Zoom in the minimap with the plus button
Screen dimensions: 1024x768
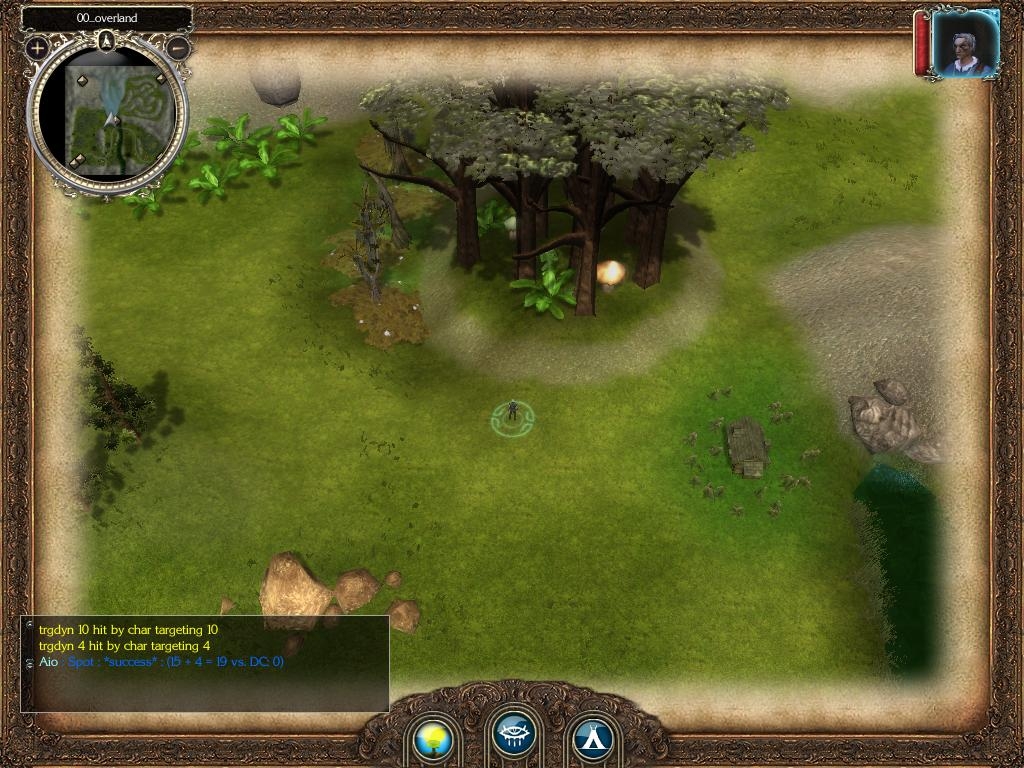[38, 47]
